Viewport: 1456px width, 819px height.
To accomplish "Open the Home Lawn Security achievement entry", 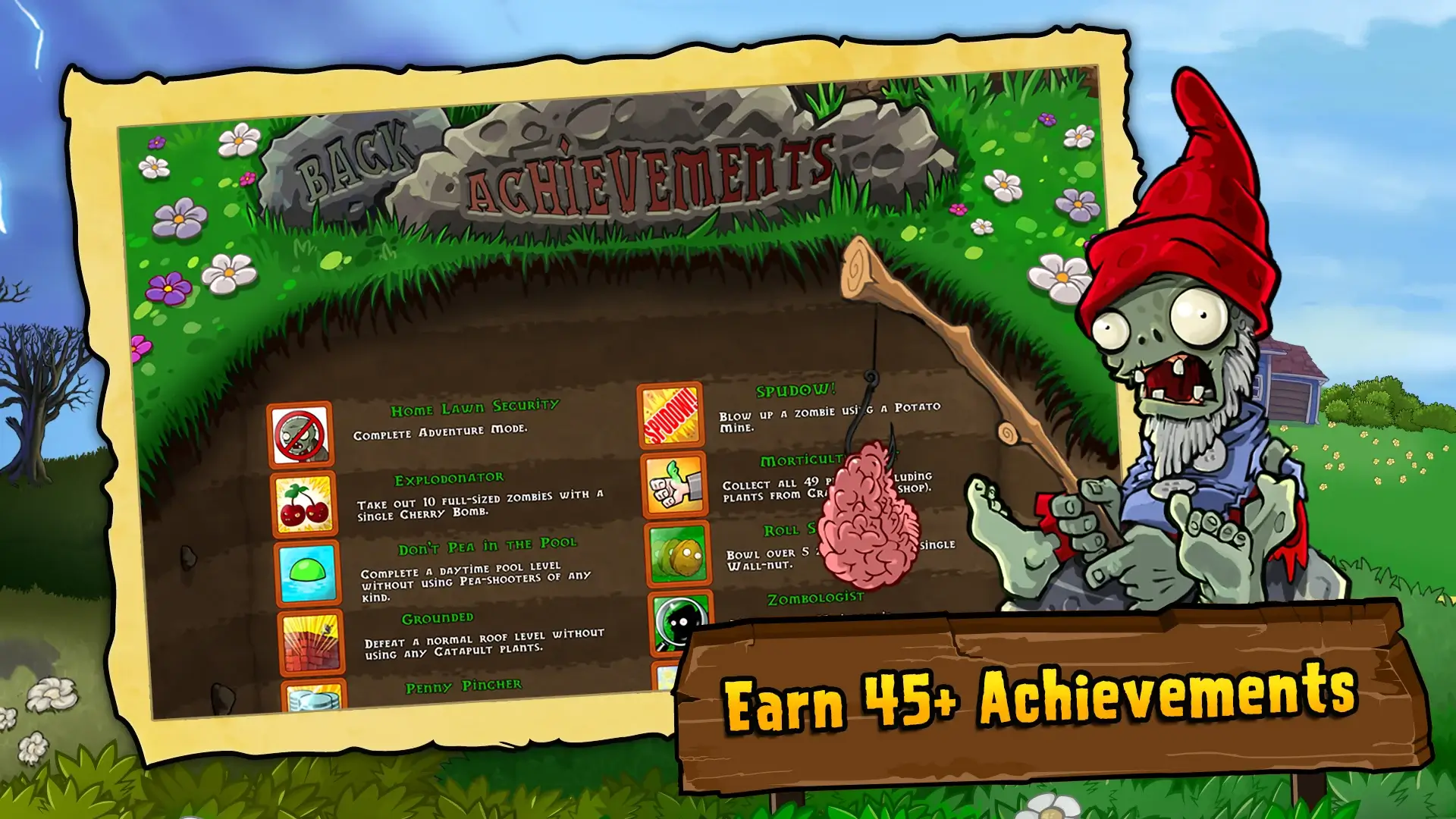I will 474,408.
